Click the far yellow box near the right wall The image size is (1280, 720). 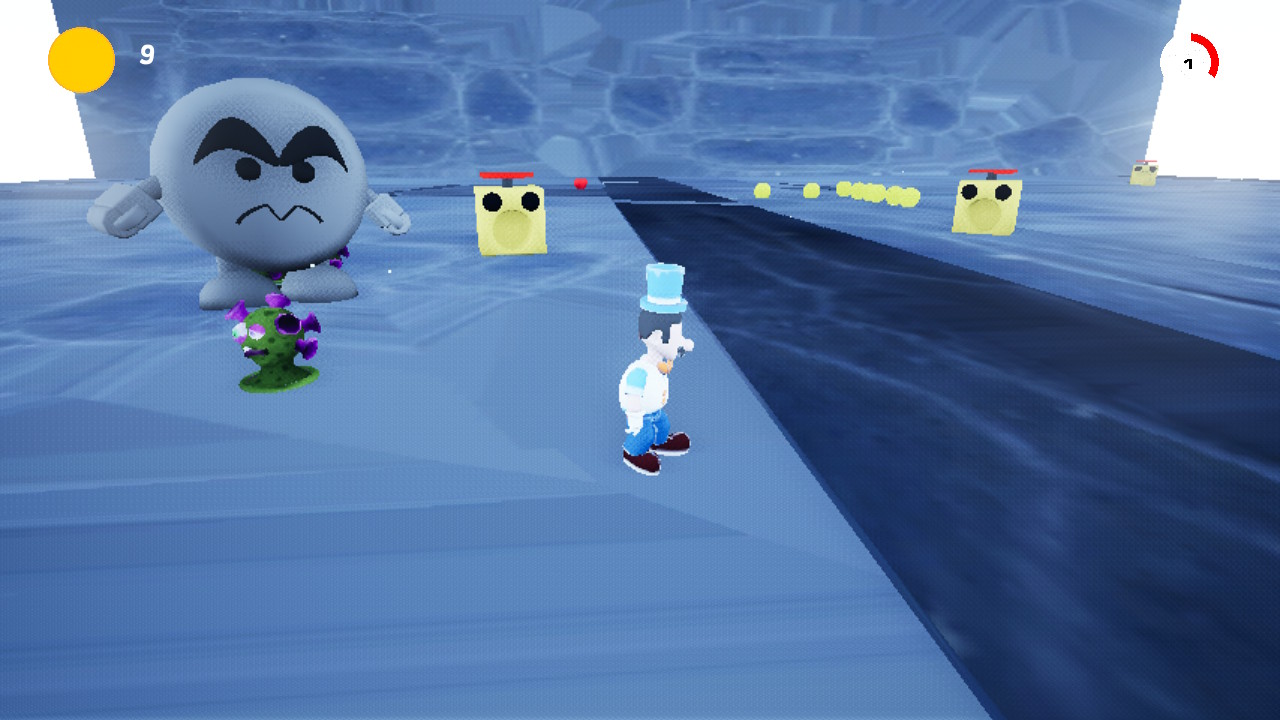point(1142,175)
